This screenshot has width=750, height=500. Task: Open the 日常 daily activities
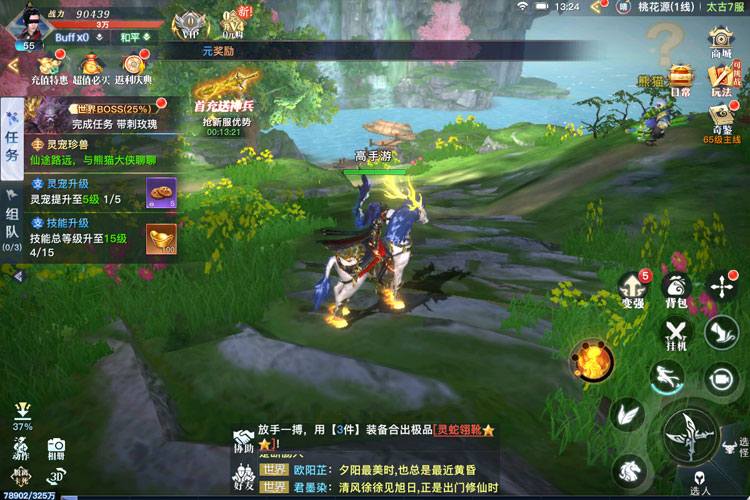681,78
